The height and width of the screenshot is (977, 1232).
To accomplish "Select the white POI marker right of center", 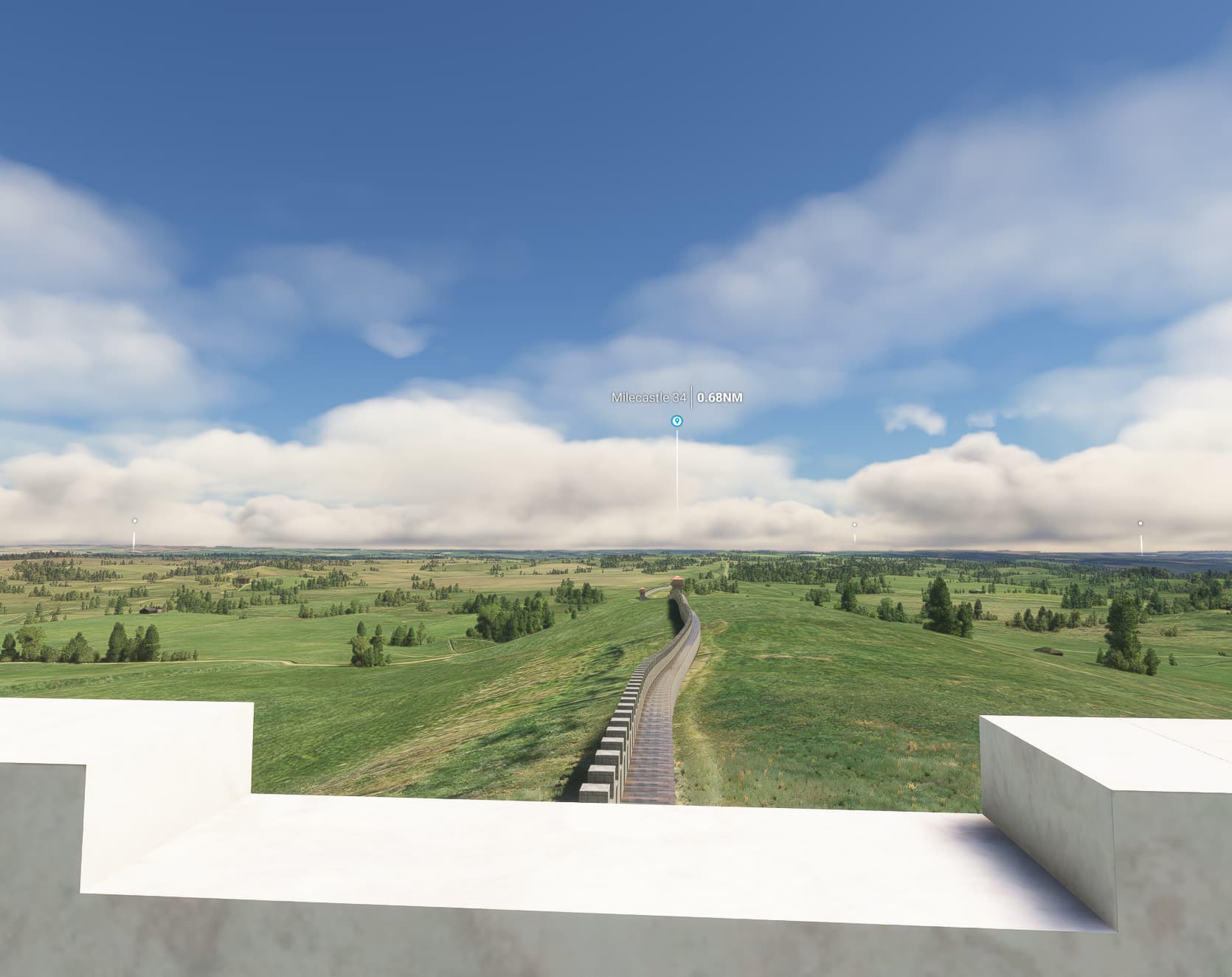I will (853, 524).
